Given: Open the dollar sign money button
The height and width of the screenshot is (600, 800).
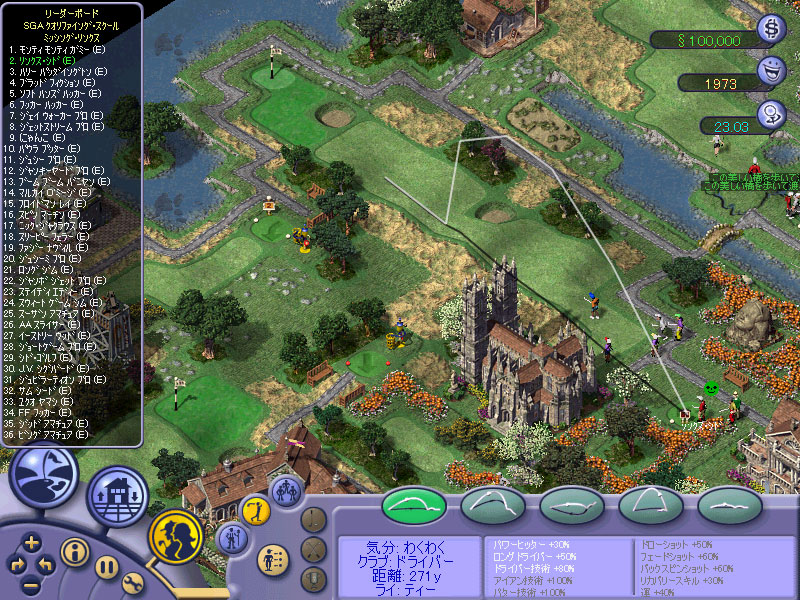Looking at the screenshot, I should click(772, 31).
